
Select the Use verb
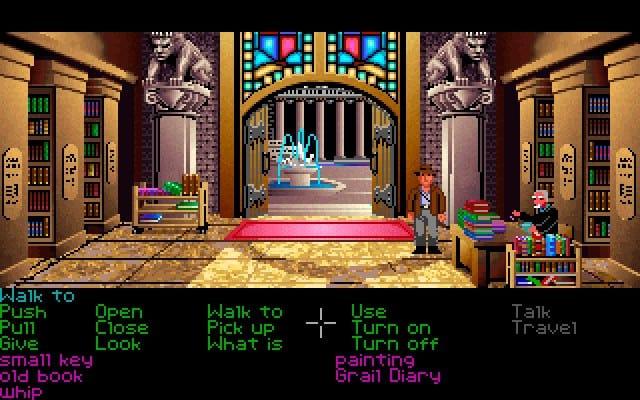[x=369, y=312]
